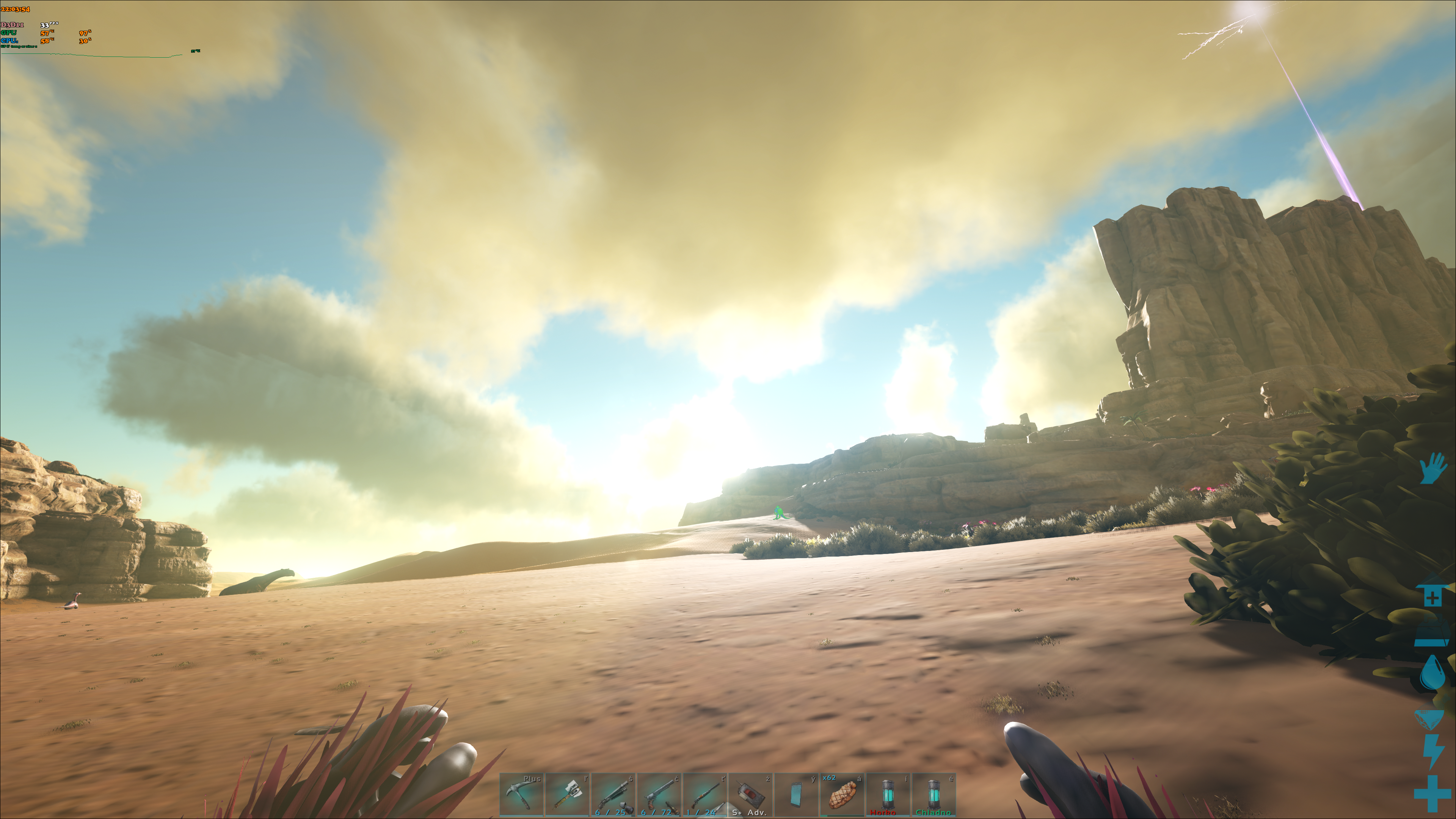
Task: Eat cooked meat from the x62 stack
Action: [x=842, y=795]
